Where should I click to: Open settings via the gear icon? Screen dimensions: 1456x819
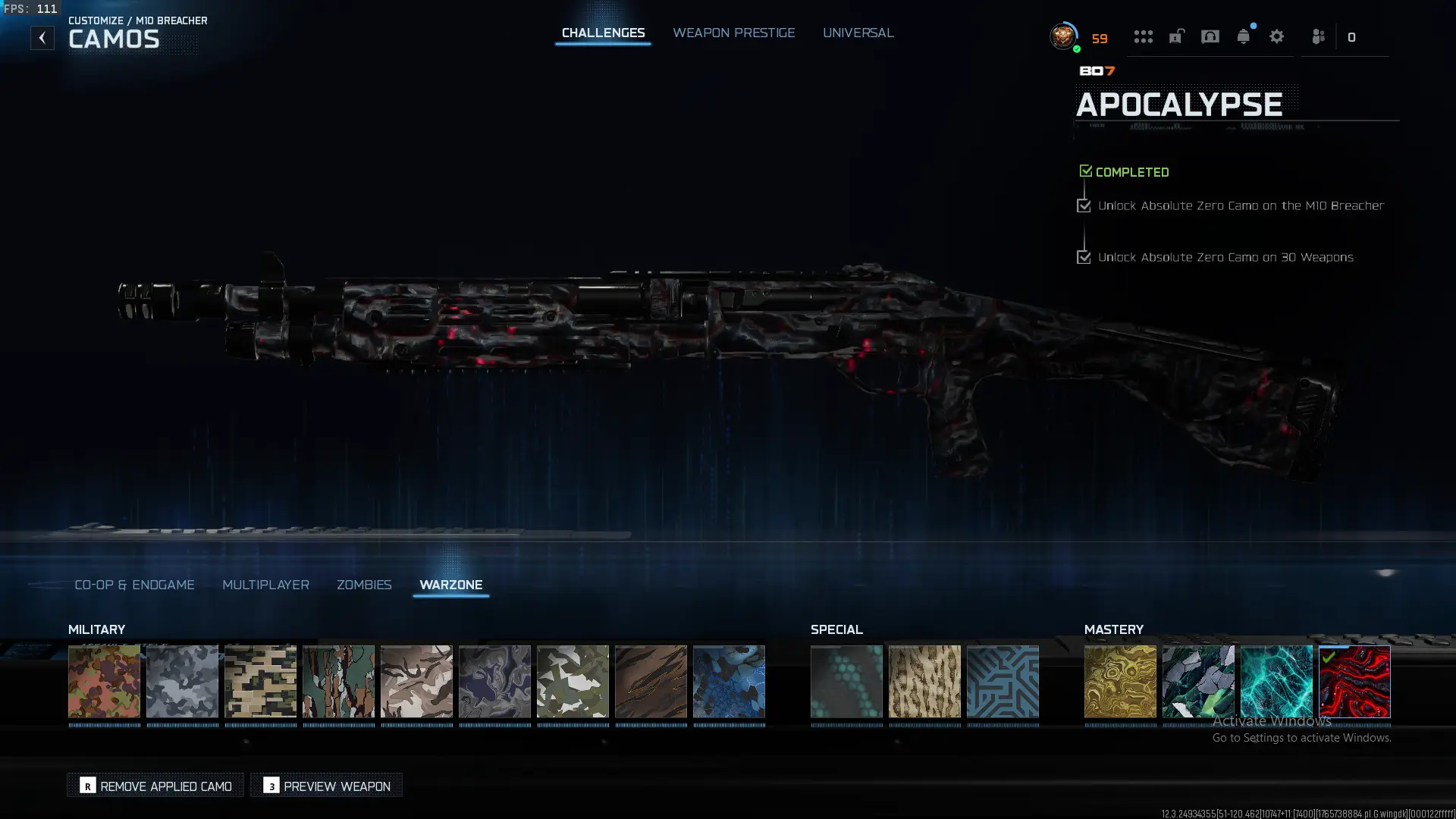(1277, 36)
